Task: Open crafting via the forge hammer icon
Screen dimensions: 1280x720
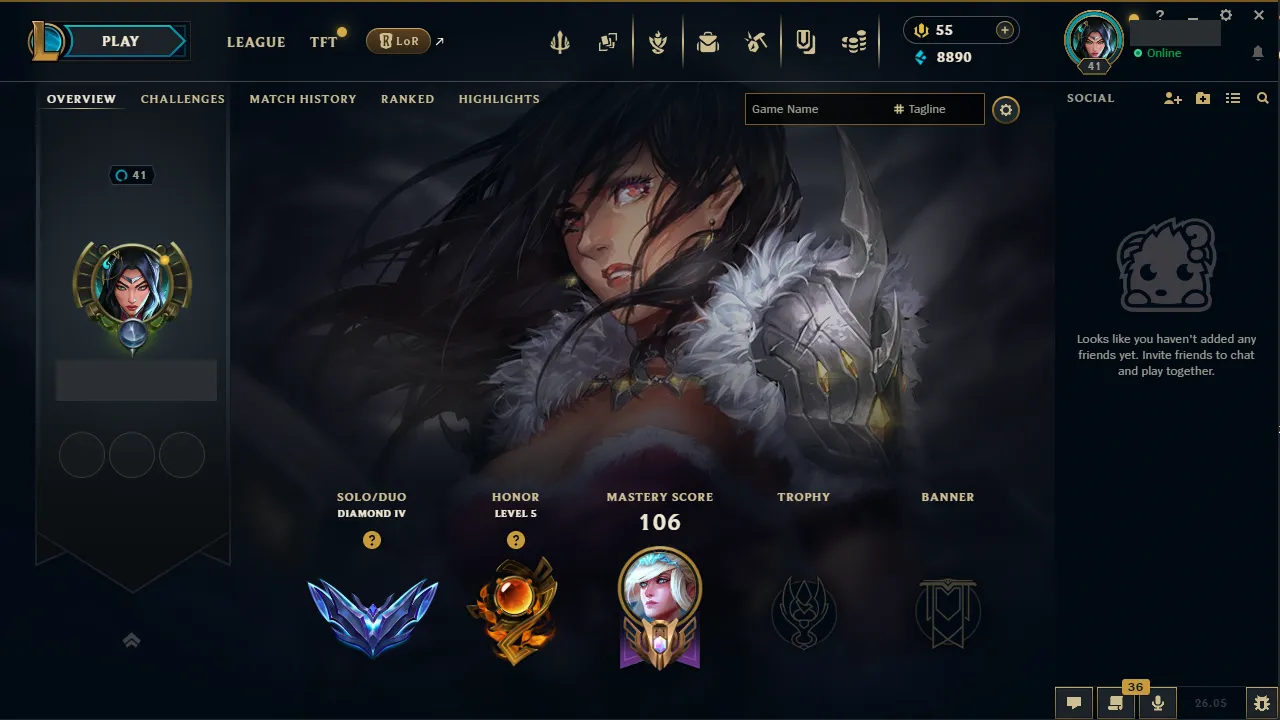Action: click(x=755, y=41)
